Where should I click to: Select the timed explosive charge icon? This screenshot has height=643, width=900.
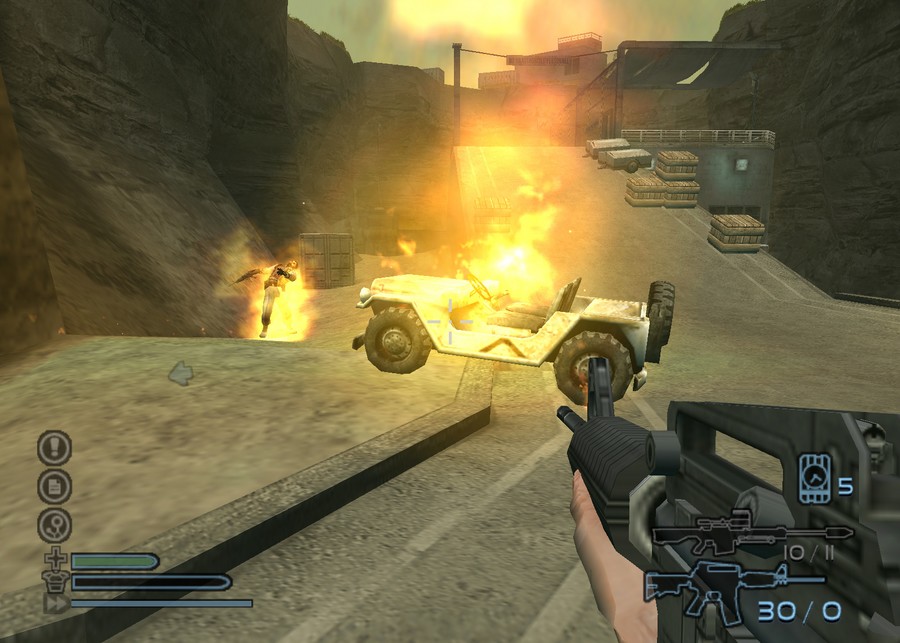pyautogui.click(x=814, y=478)
